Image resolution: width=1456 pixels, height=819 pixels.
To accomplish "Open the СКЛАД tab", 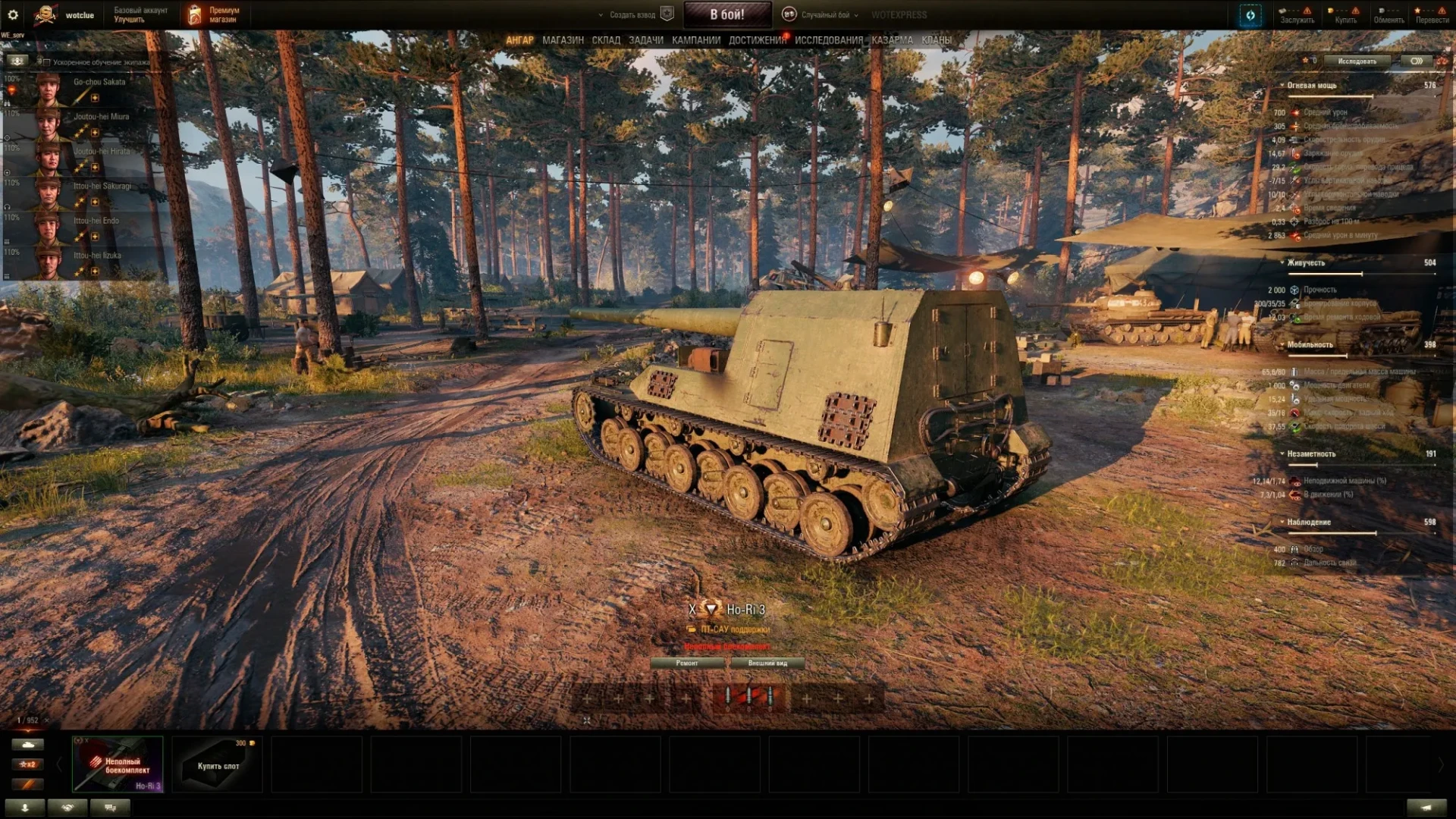I will (606, 40).
